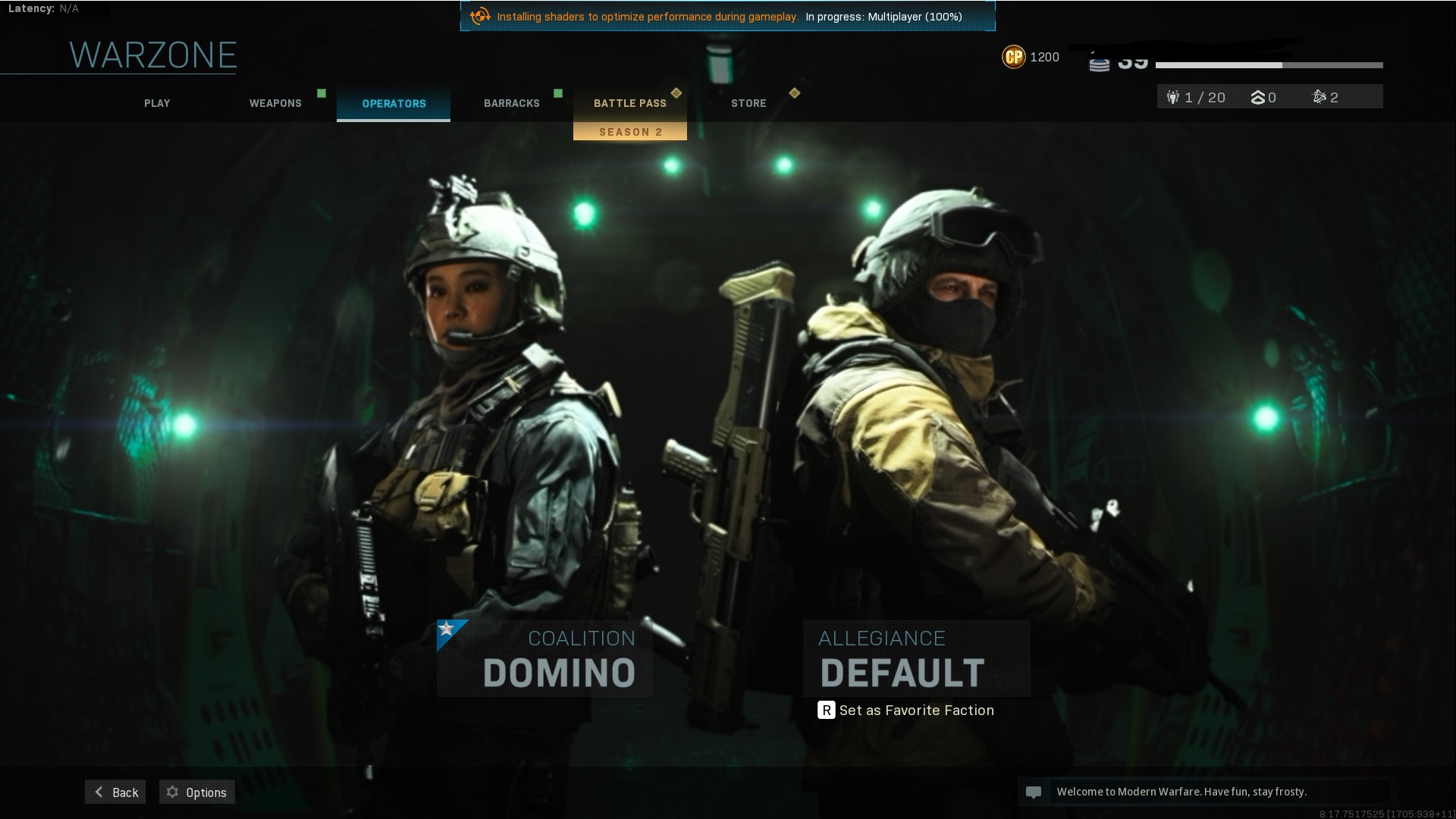Viewport: 1456px width, 819px height.
Task: Set Default as Favorite Faction
Action: 907,710
